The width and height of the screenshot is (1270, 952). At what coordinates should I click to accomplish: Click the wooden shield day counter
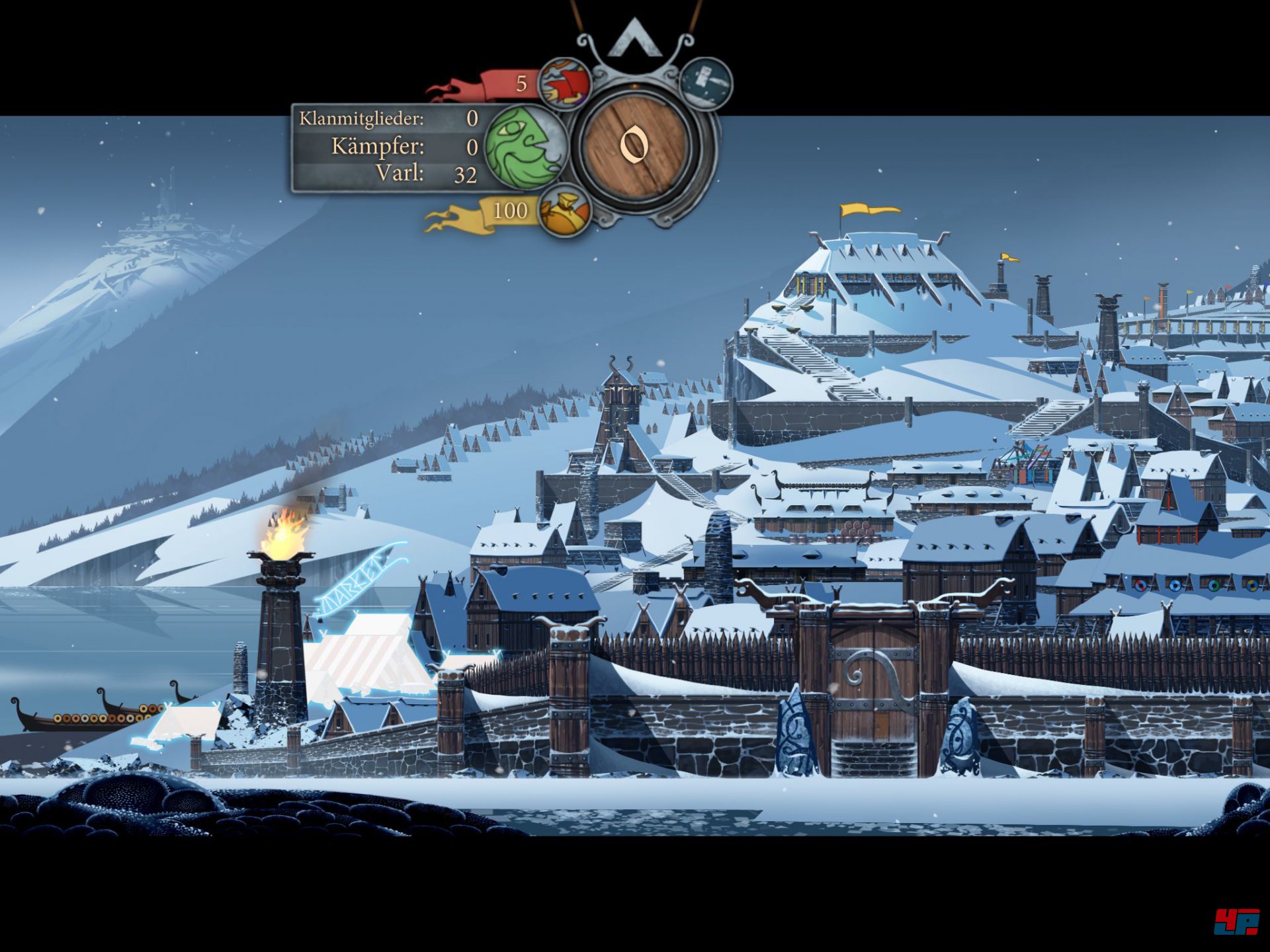636,145
